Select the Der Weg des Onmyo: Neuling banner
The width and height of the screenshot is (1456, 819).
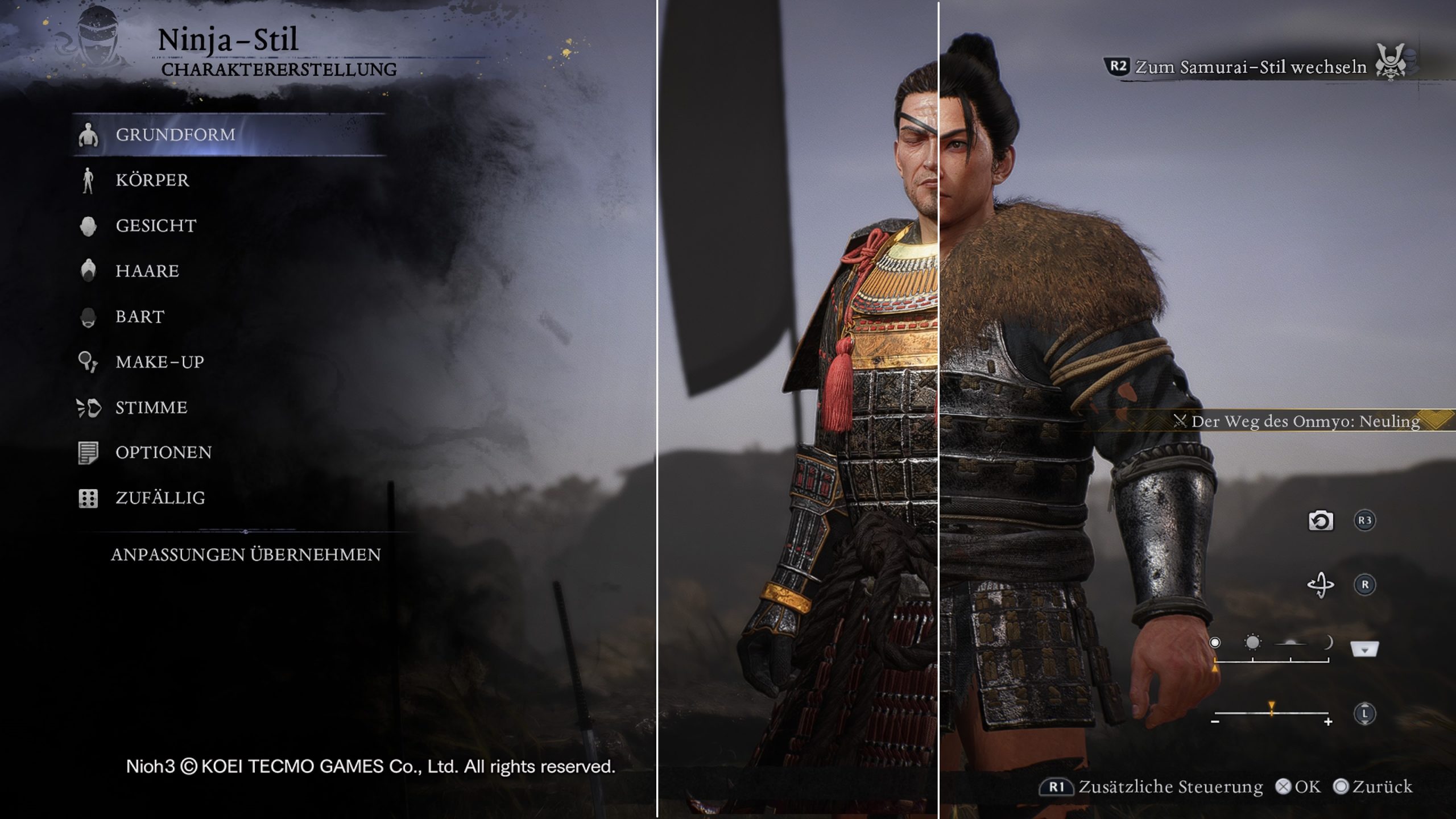coord(1305,421)
